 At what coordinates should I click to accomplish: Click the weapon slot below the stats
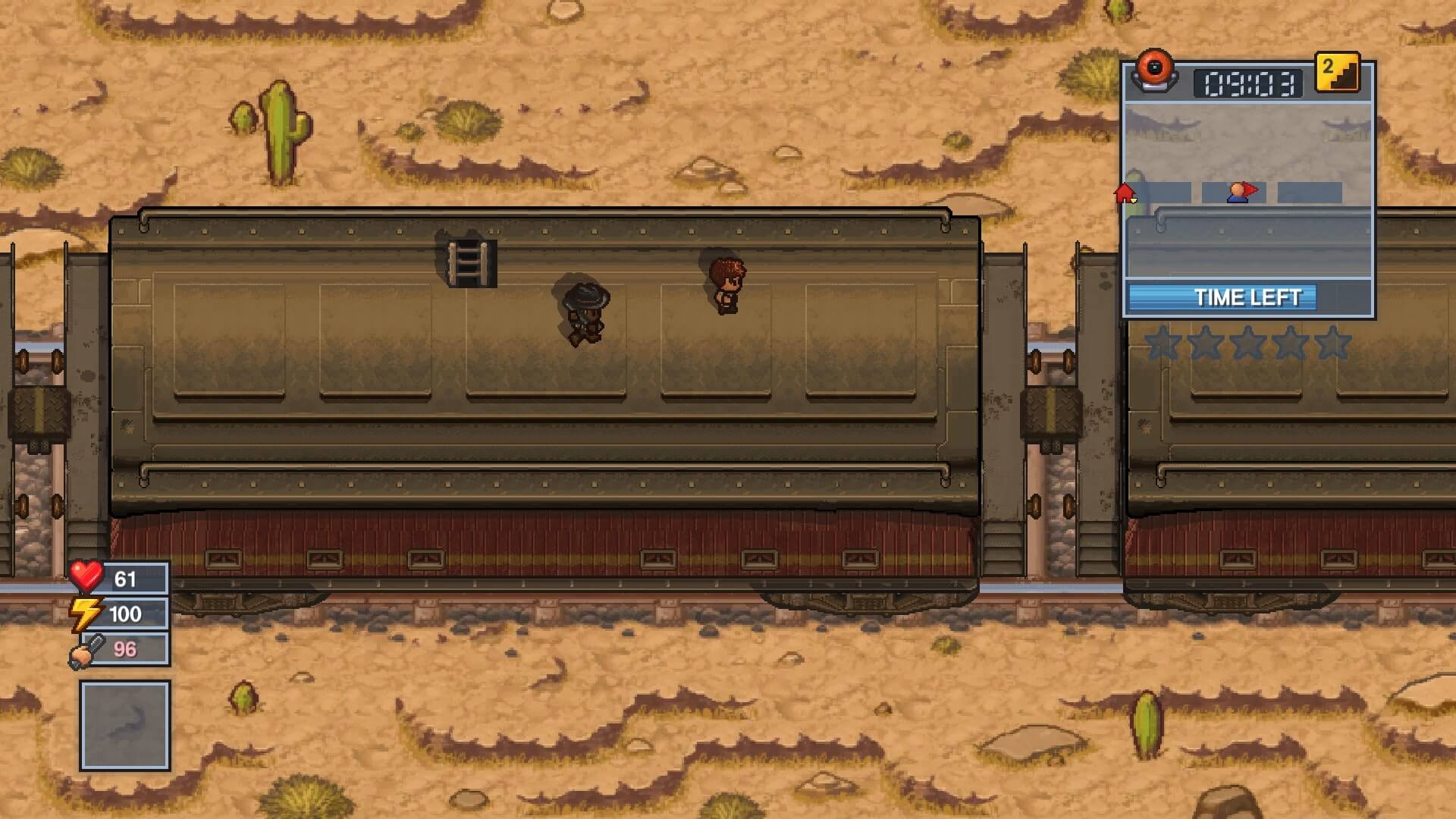tap(125, 725)
